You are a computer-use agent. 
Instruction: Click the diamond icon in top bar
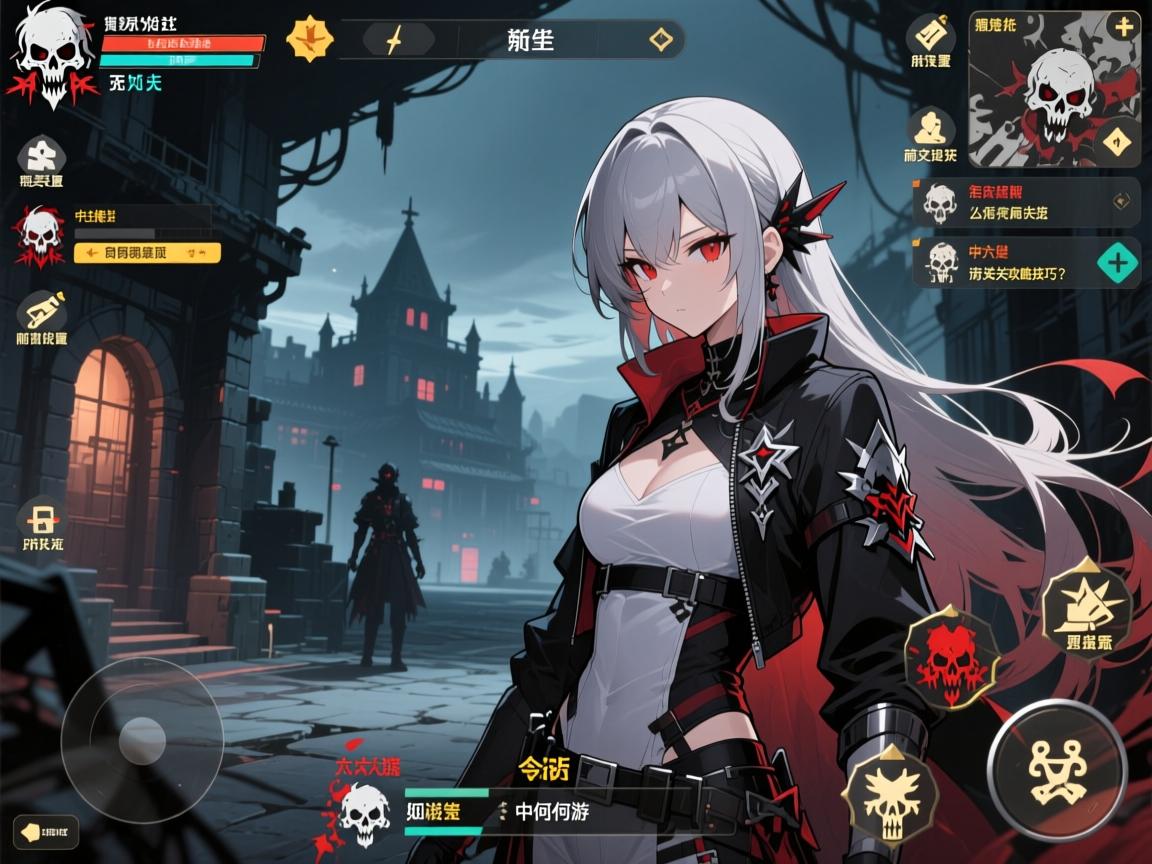(x=661, y=40)
